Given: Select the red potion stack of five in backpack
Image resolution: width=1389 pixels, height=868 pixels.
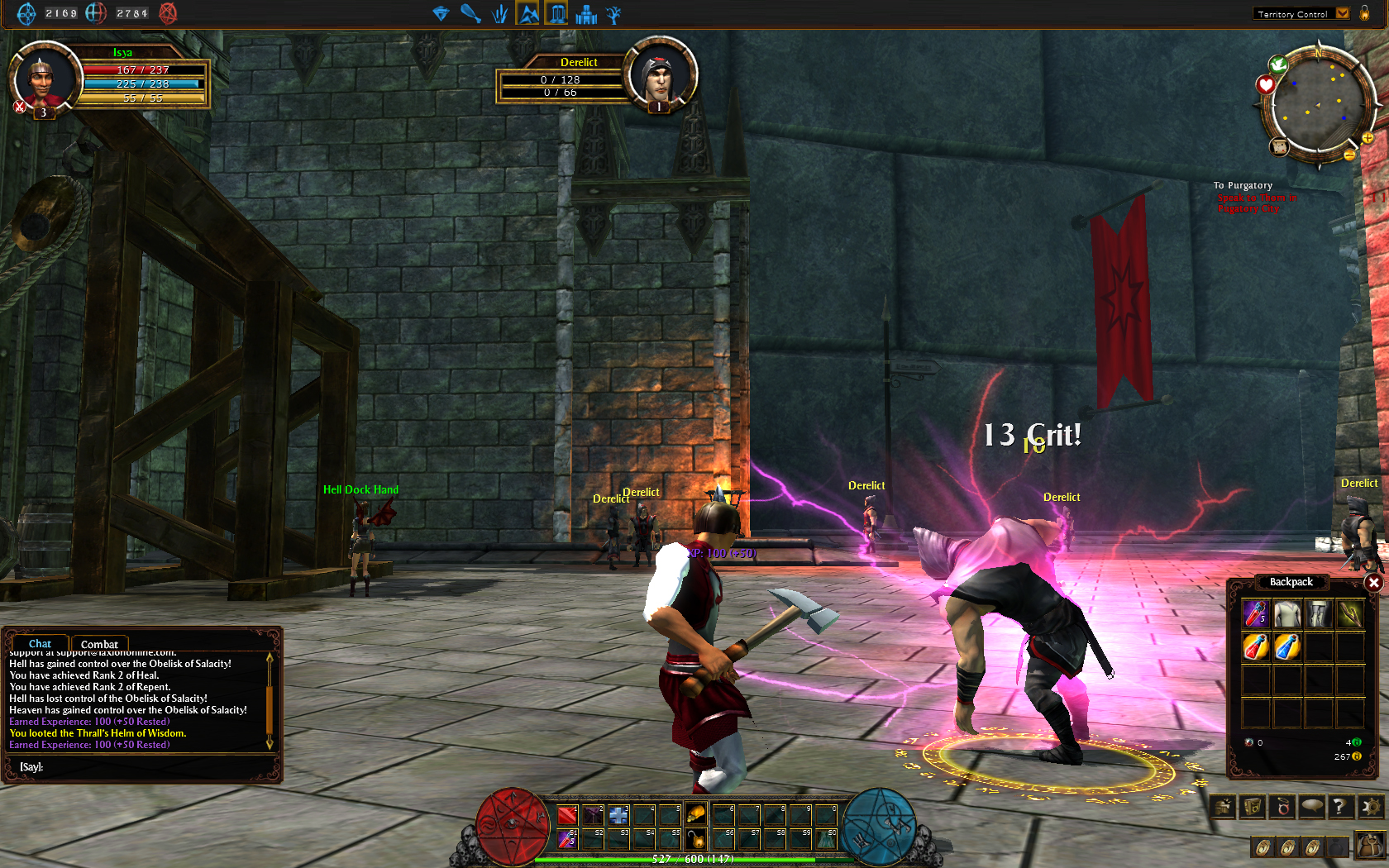Looking at the screenshot, I should tap(1255, 614).
